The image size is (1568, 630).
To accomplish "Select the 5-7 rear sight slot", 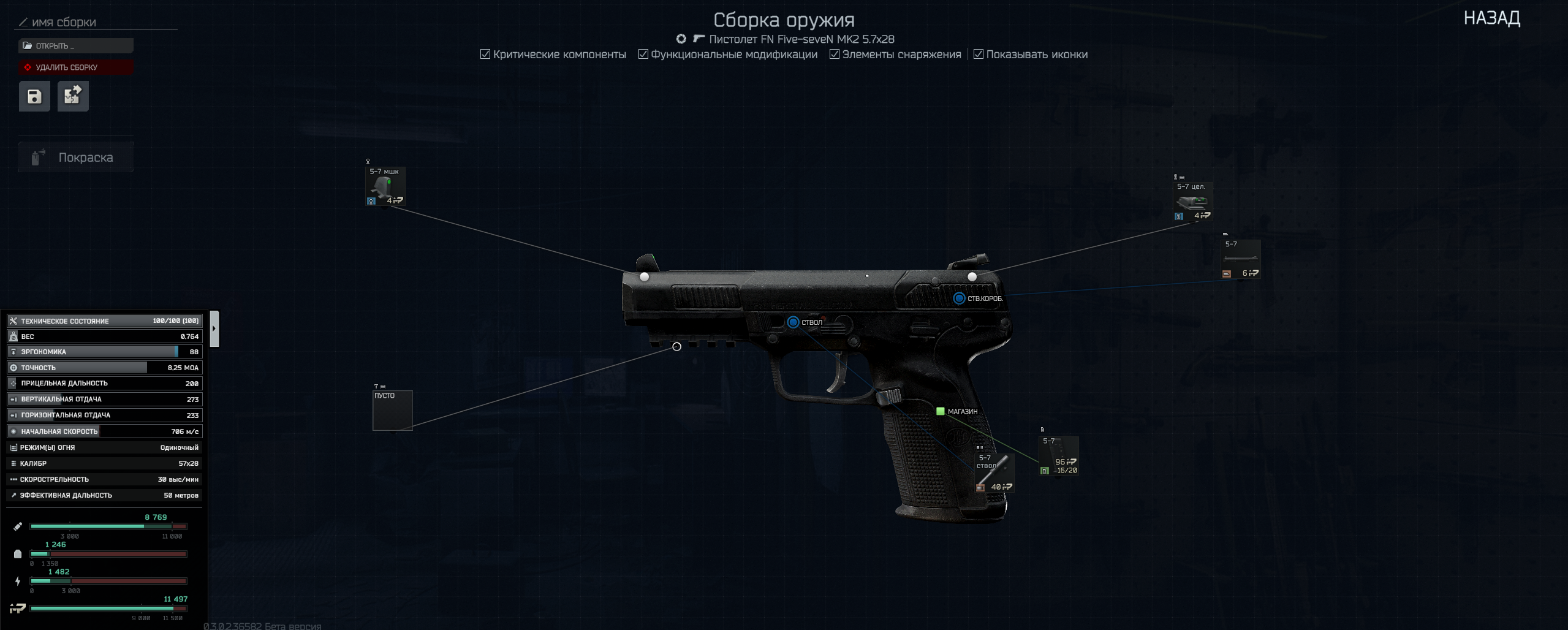I will (1192, 202).
